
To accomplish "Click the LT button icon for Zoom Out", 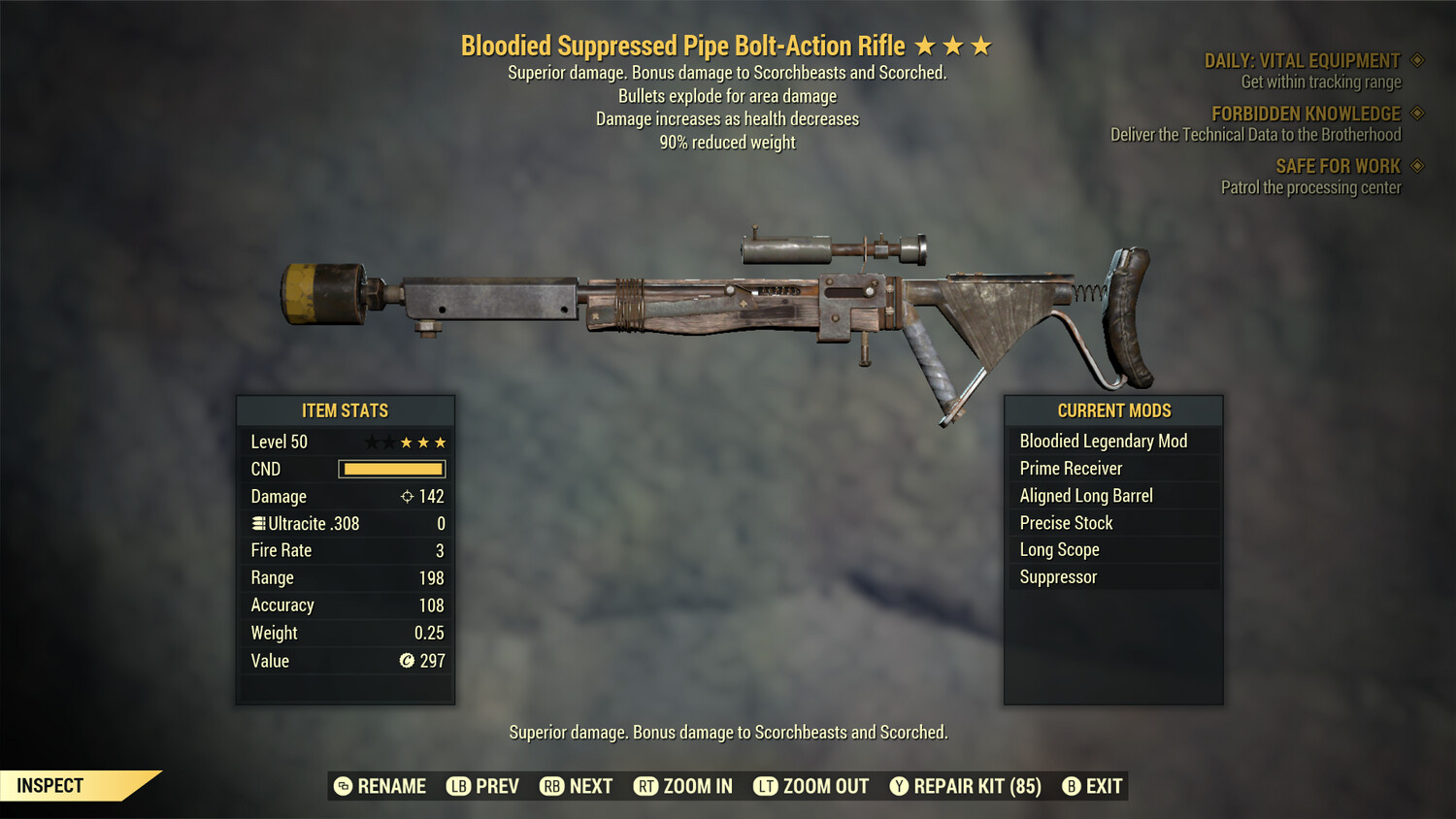I will tap(766, 786).
